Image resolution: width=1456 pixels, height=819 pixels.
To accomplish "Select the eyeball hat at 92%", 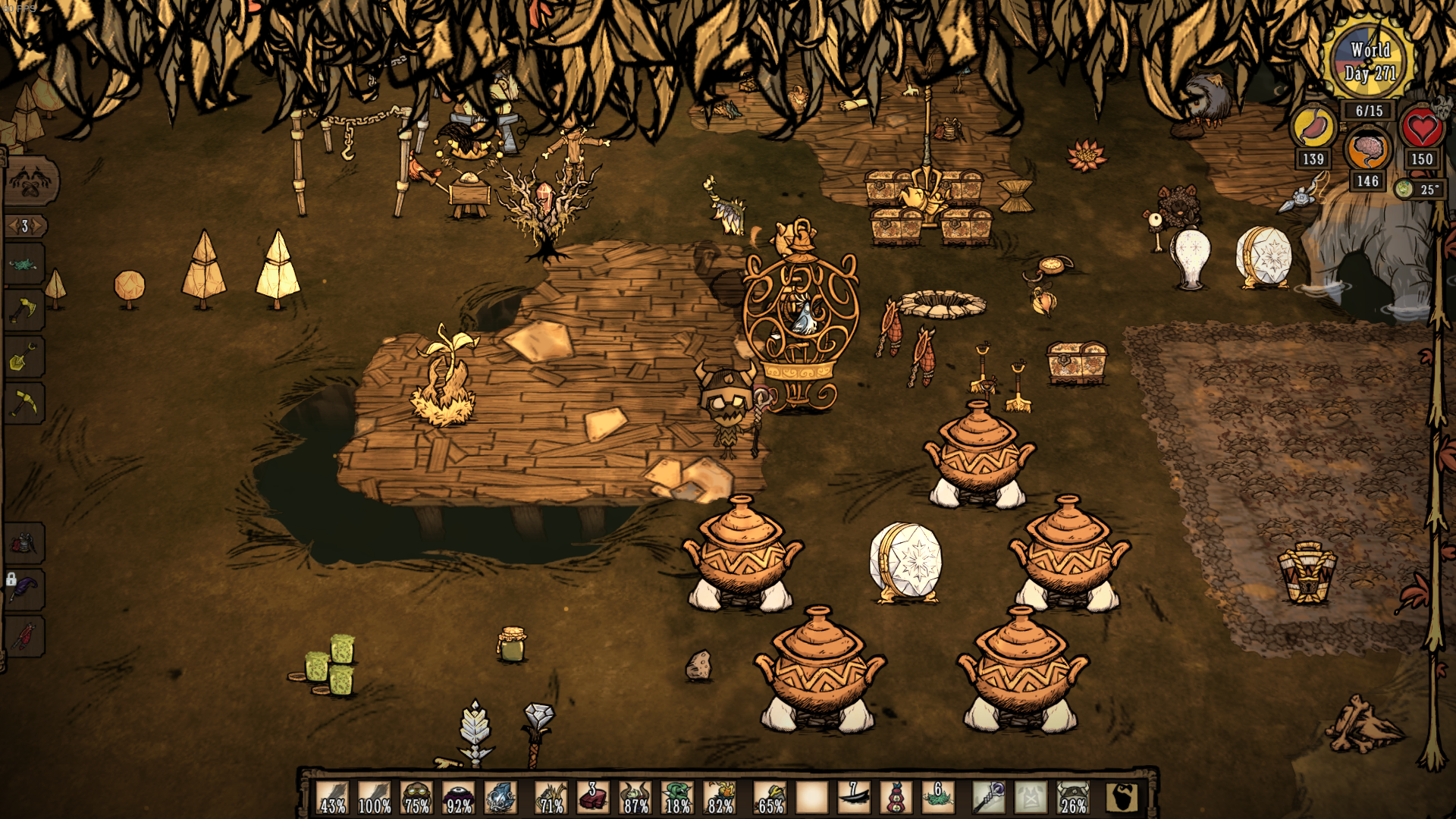I will 459,798.
